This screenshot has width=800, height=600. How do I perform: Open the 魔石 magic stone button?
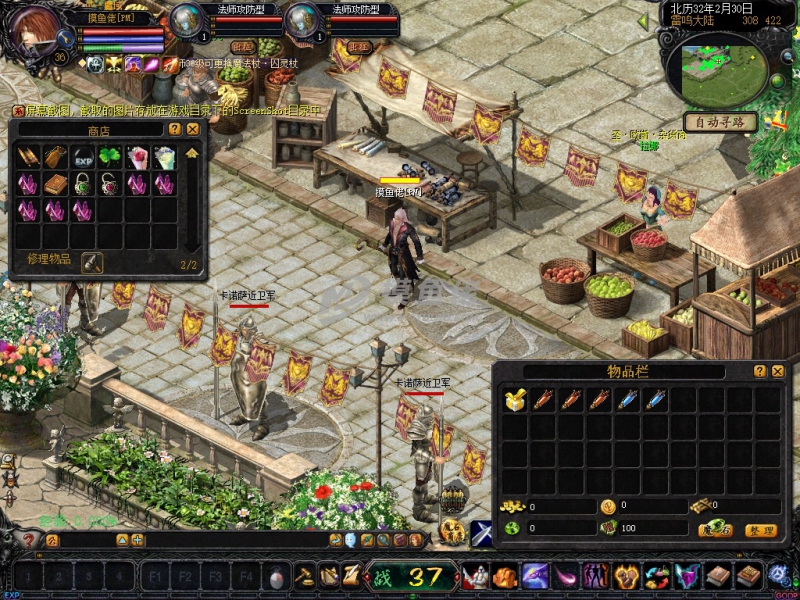tap(715, 529)
